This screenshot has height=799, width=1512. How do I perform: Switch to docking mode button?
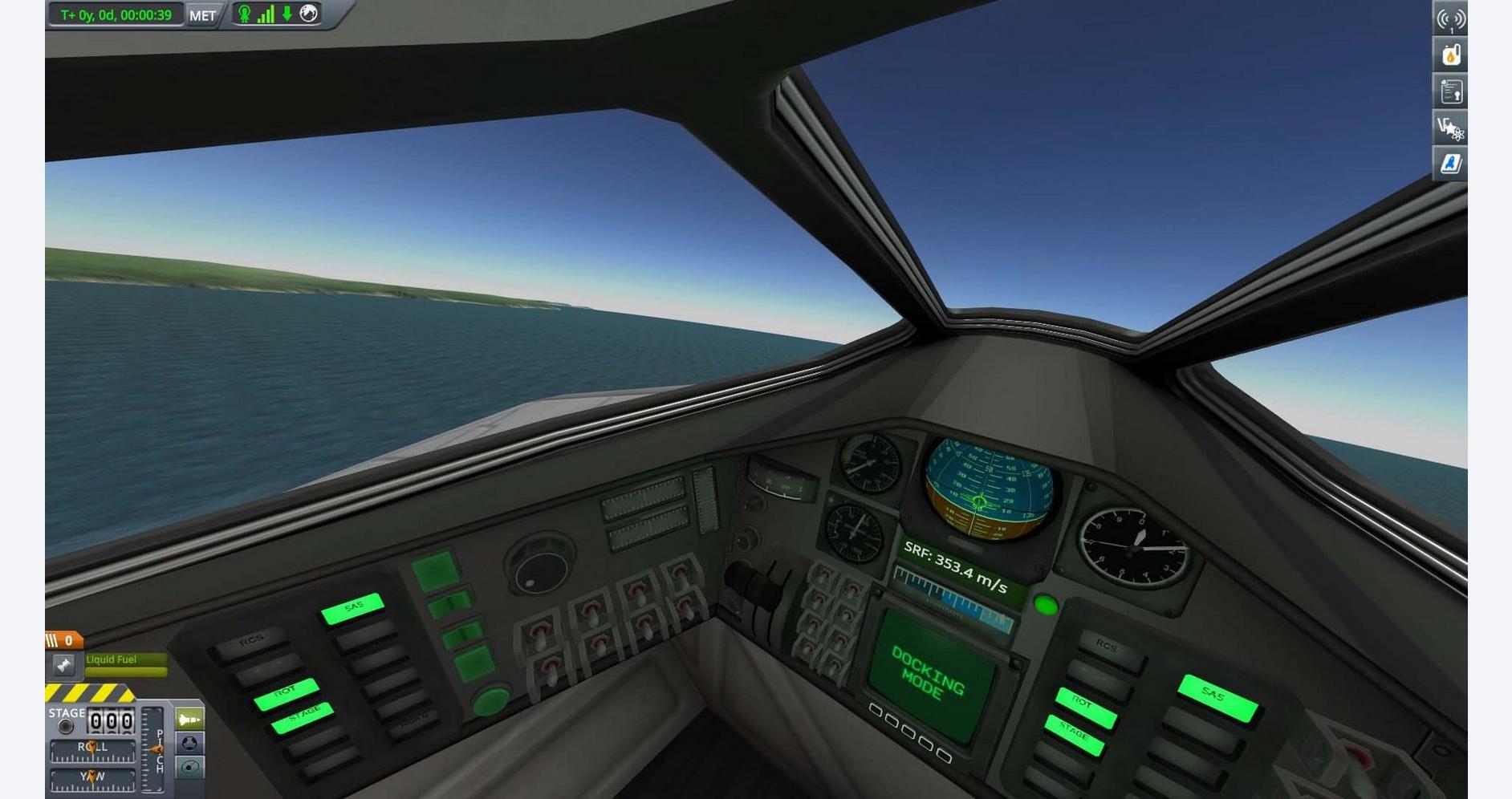tap(189, 743)
